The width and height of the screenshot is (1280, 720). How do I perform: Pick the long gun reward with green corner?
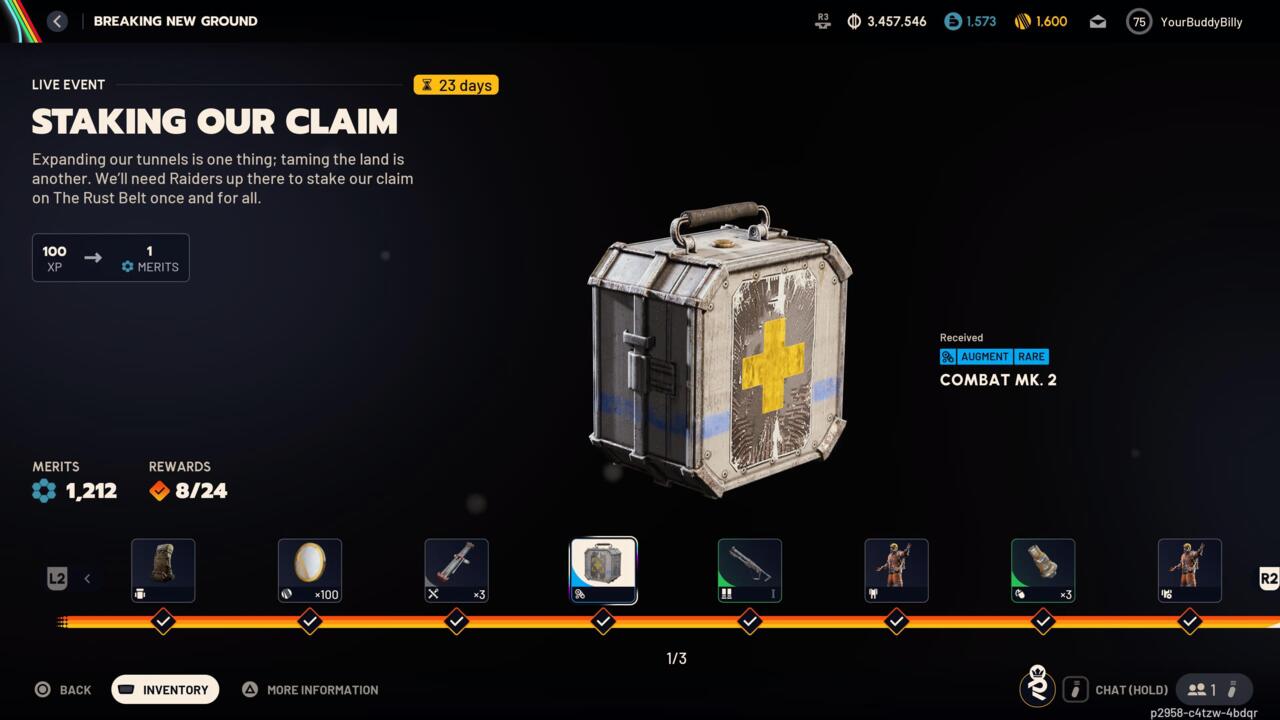pos(750,570)
